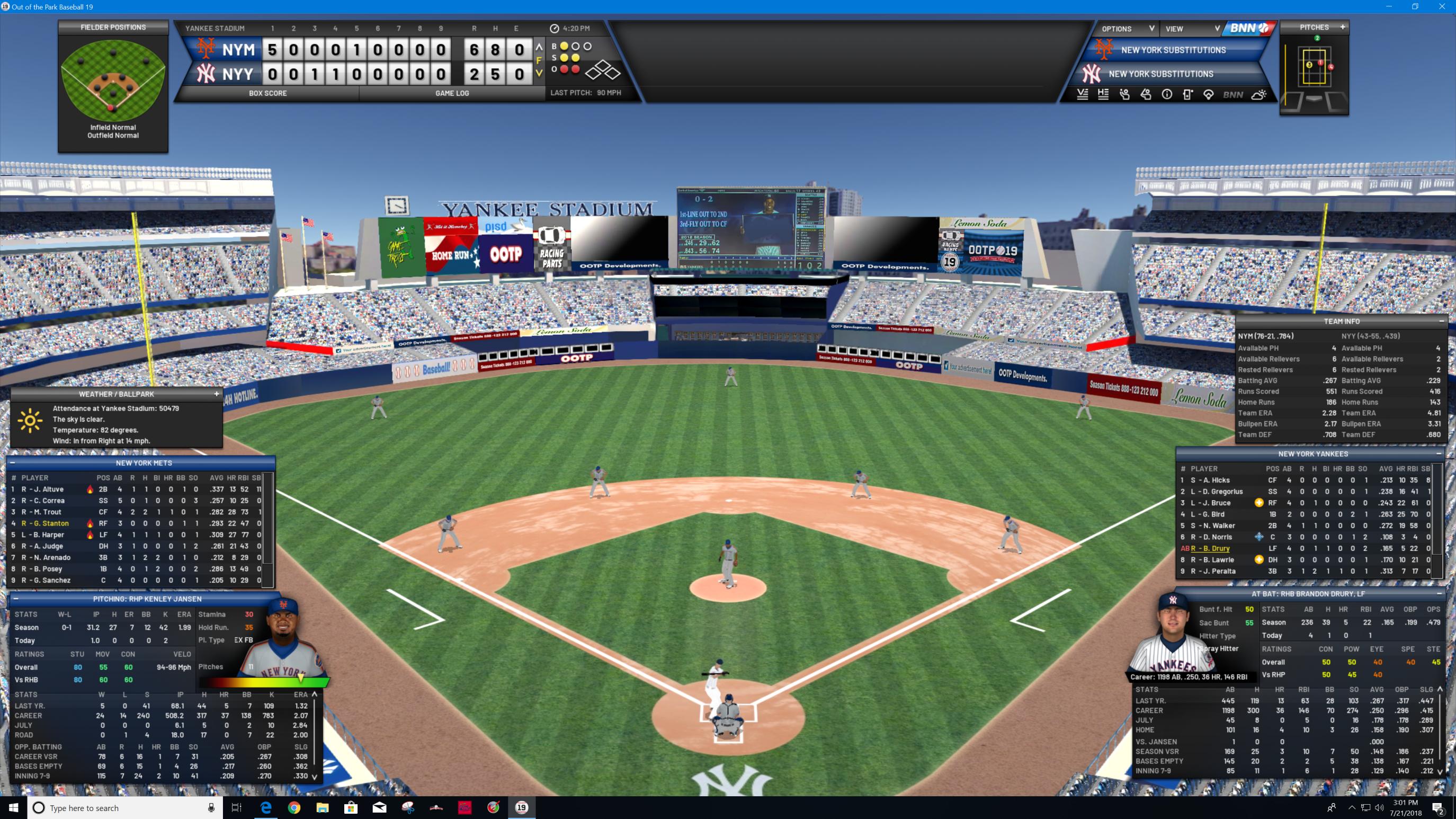Open Yankees New York Substitutions

[x=1160, y=74]
